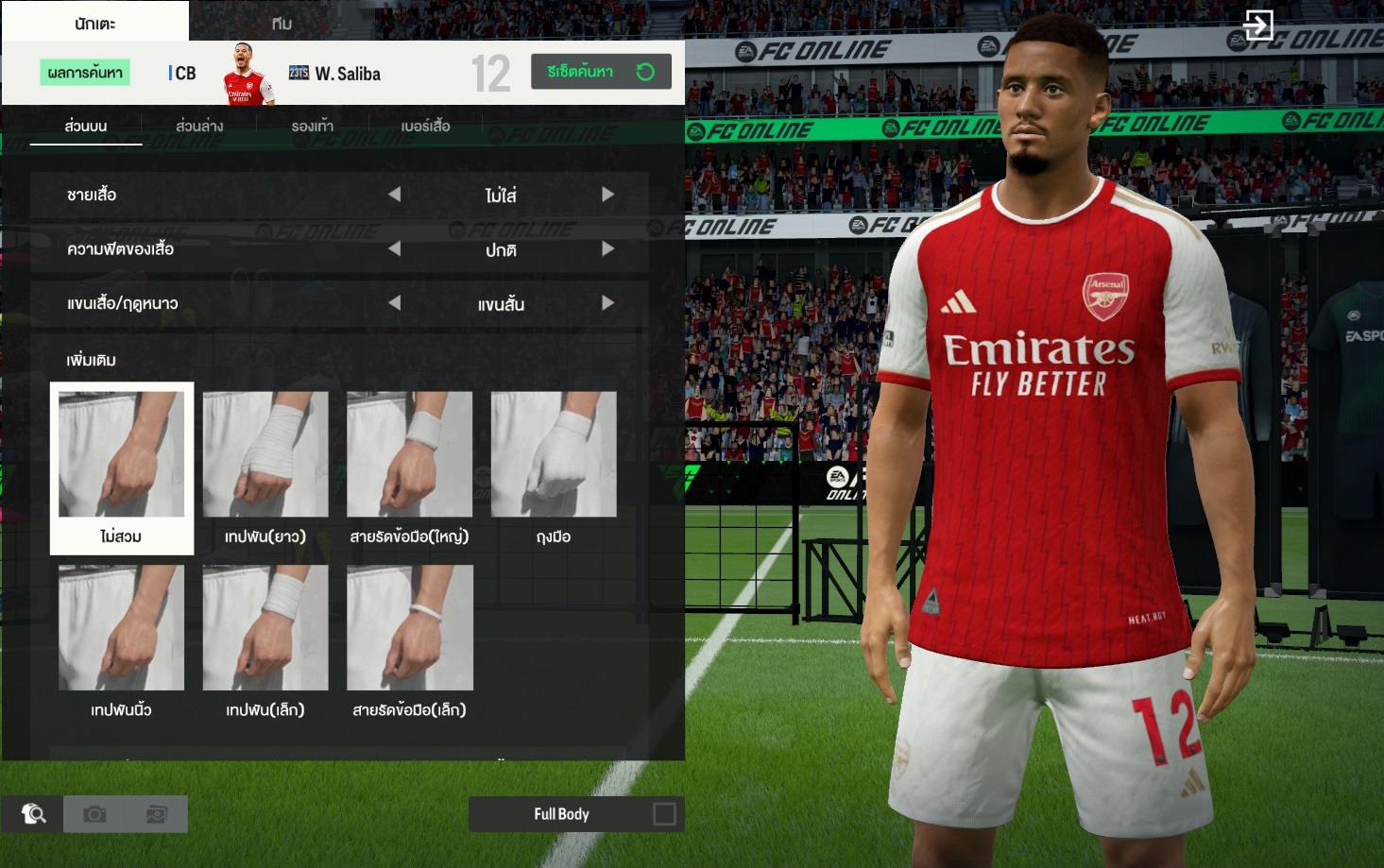Viewport: 1384px width, 868px height.
Task: Click left arrow for แขนเสื้อ/ฤดูหนาว
Action: (395, 303)
